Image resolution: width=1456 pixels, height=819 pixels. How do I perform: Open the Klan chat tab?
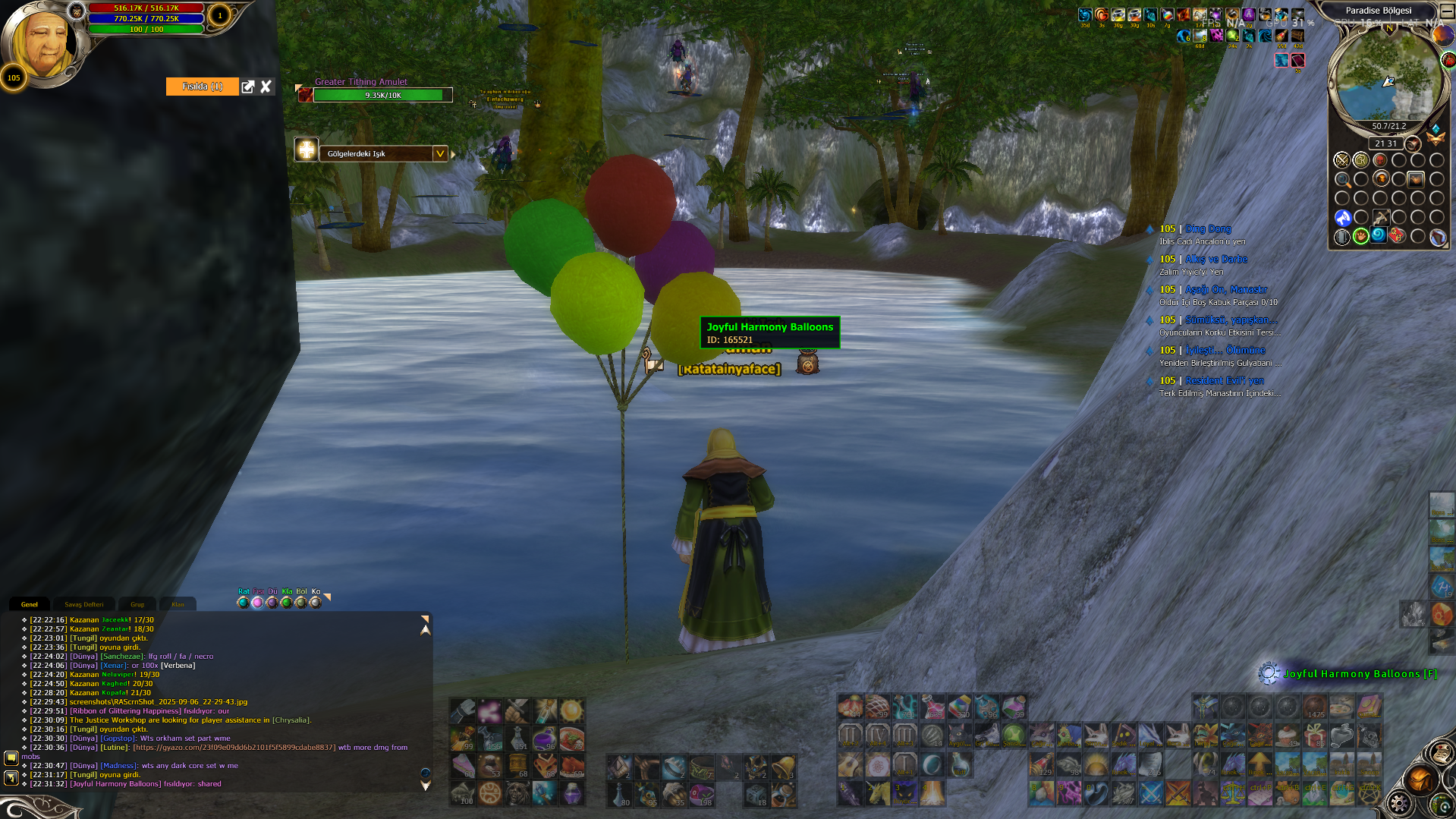(x=178, y=604)
